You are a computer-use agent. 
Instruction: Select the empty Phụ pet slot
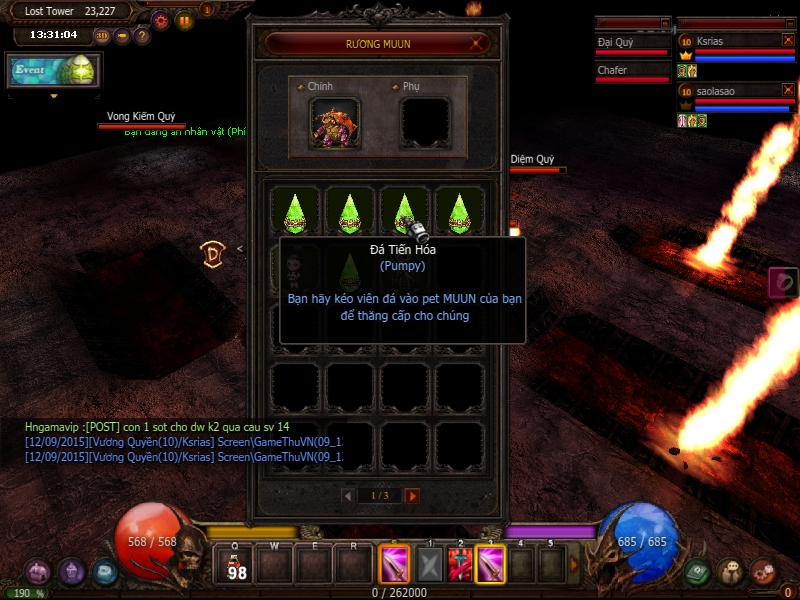(x=426, y=123)
